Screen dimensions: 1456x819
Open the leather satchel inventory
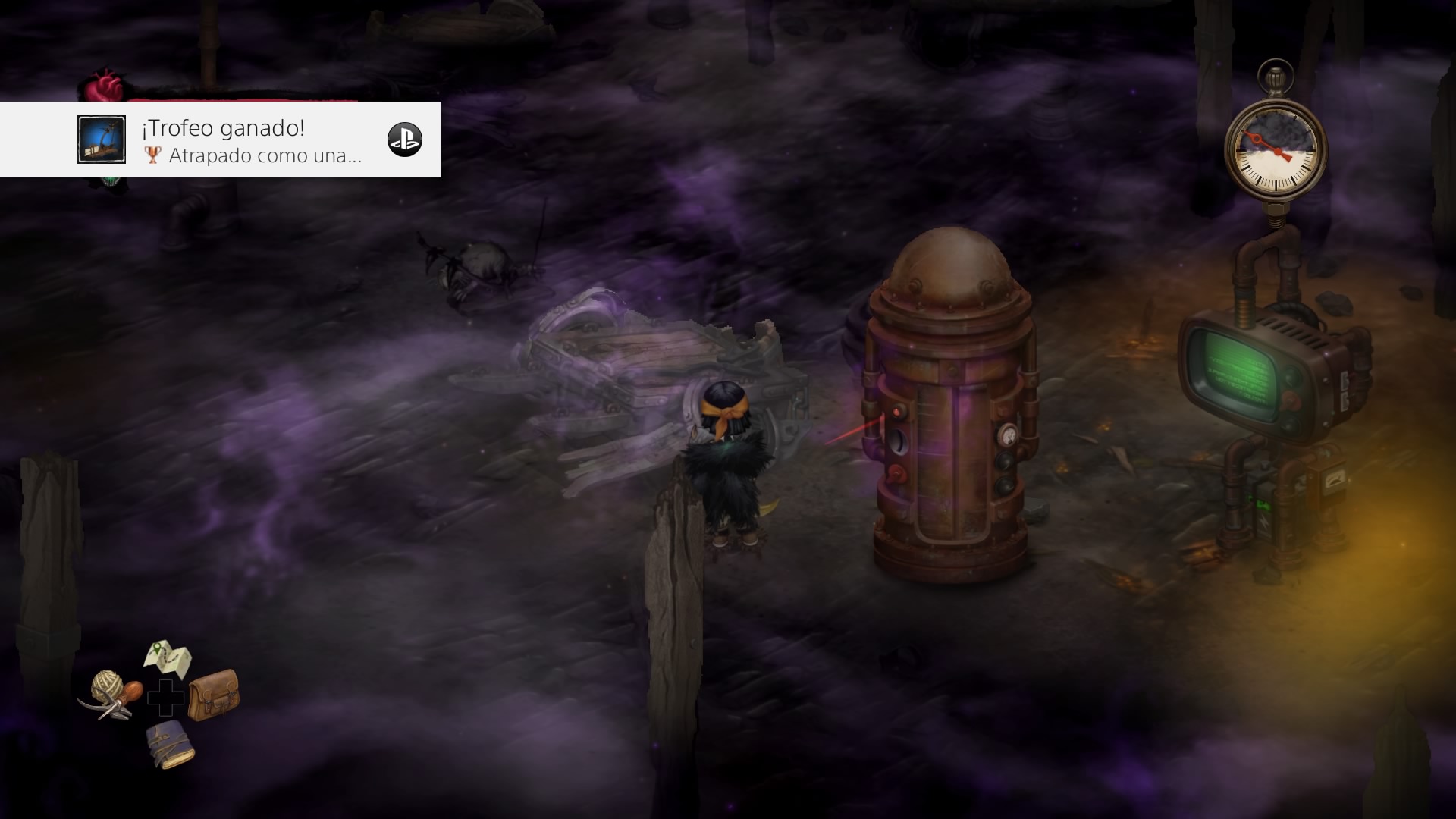(x=213, y=694)
